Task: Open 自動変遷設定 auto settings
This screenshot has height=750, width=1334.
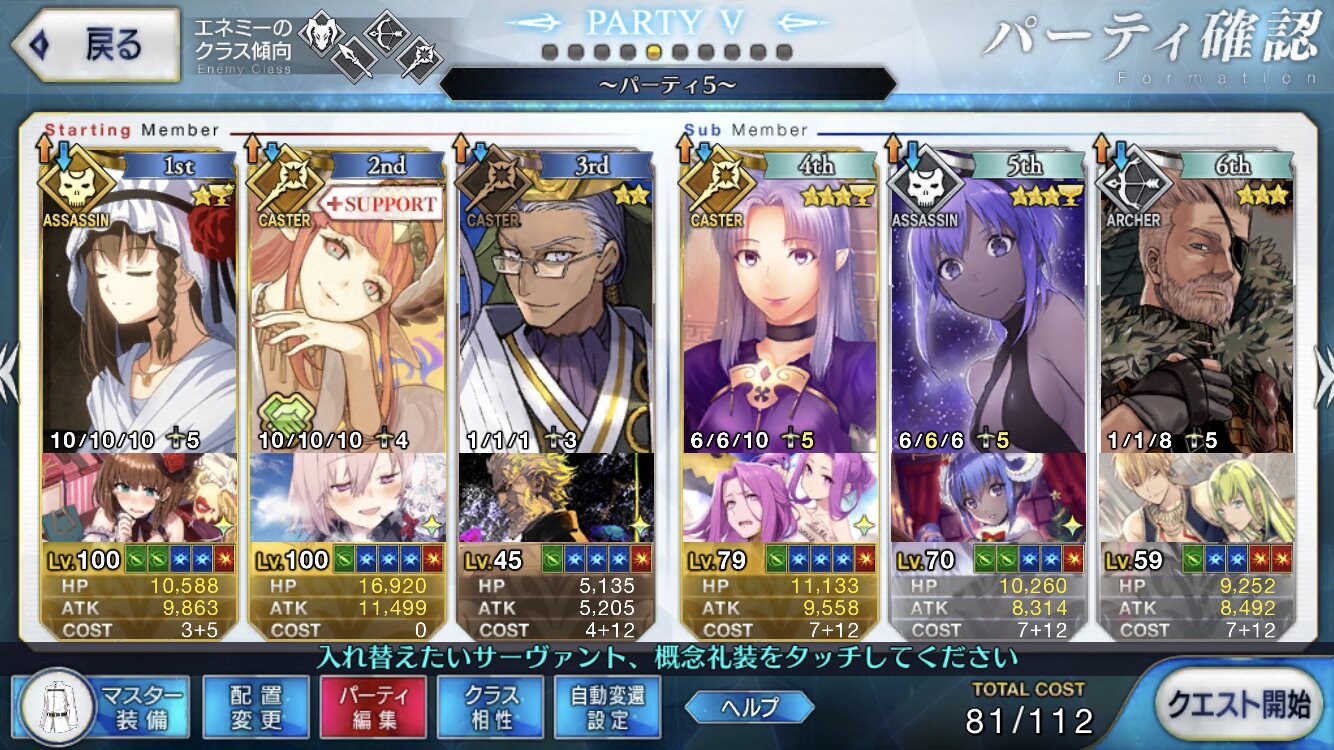Action: coord(608,707)
